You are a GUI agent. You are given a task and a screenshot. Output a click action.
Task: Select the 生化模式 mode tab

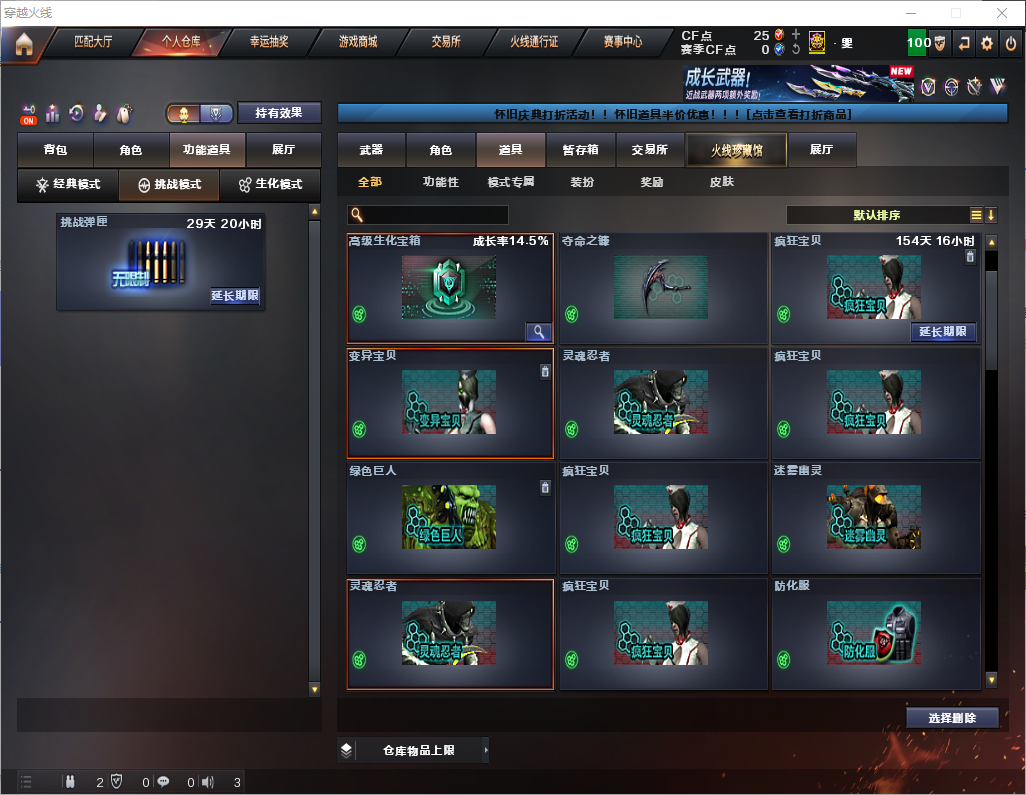point(270,185)
